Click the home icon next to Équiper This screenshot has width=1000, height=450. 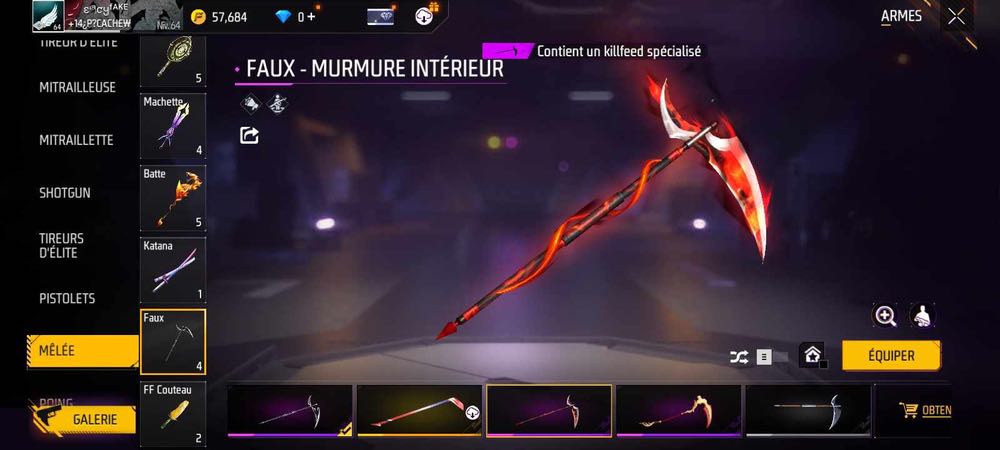click(812, 355)
